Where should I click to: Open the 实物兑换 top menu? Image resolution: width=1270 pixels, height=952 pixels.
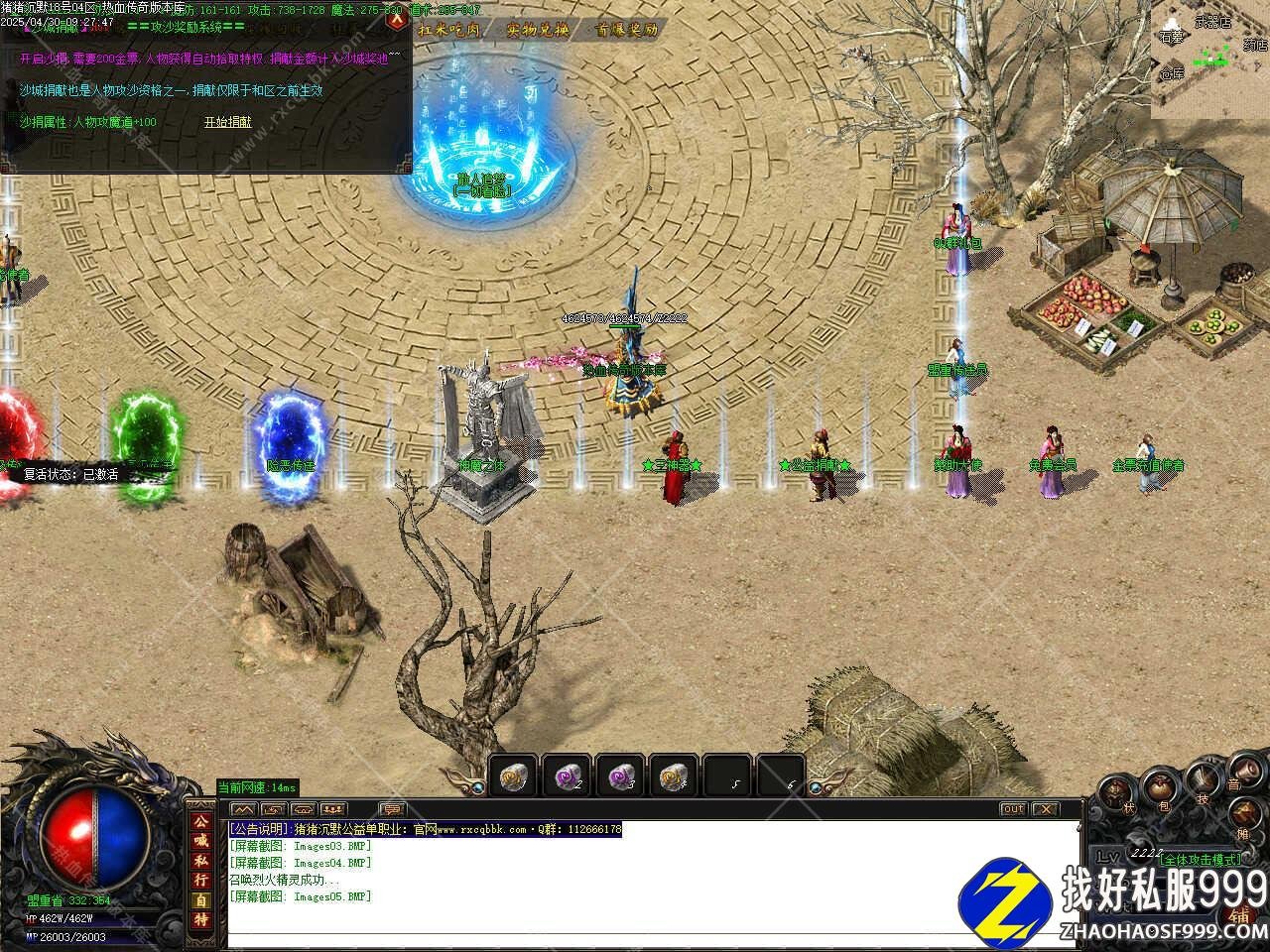[537, 30]
